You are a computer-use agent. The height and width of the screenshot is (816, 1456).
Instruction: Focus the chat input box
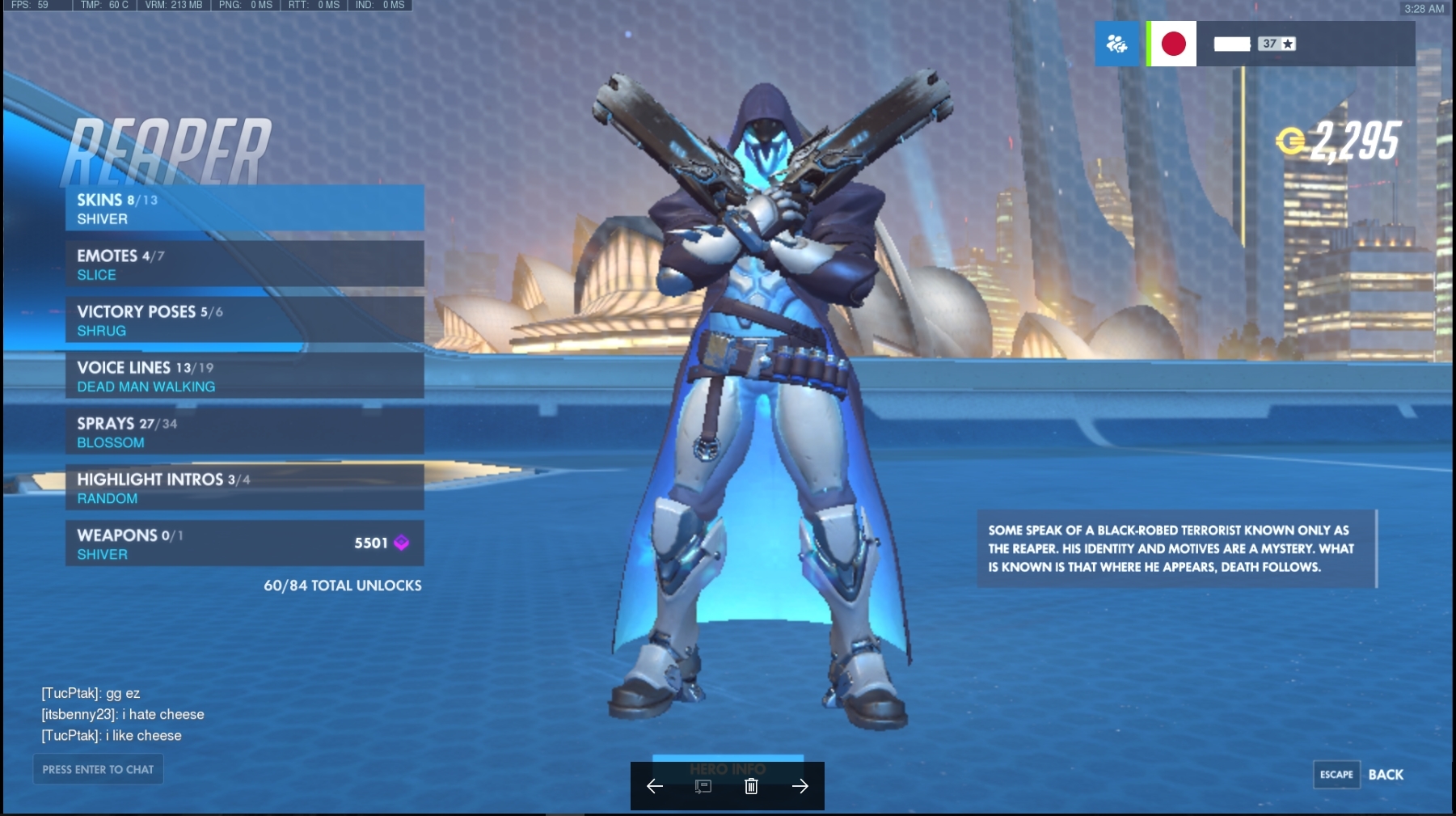[98, 769]
